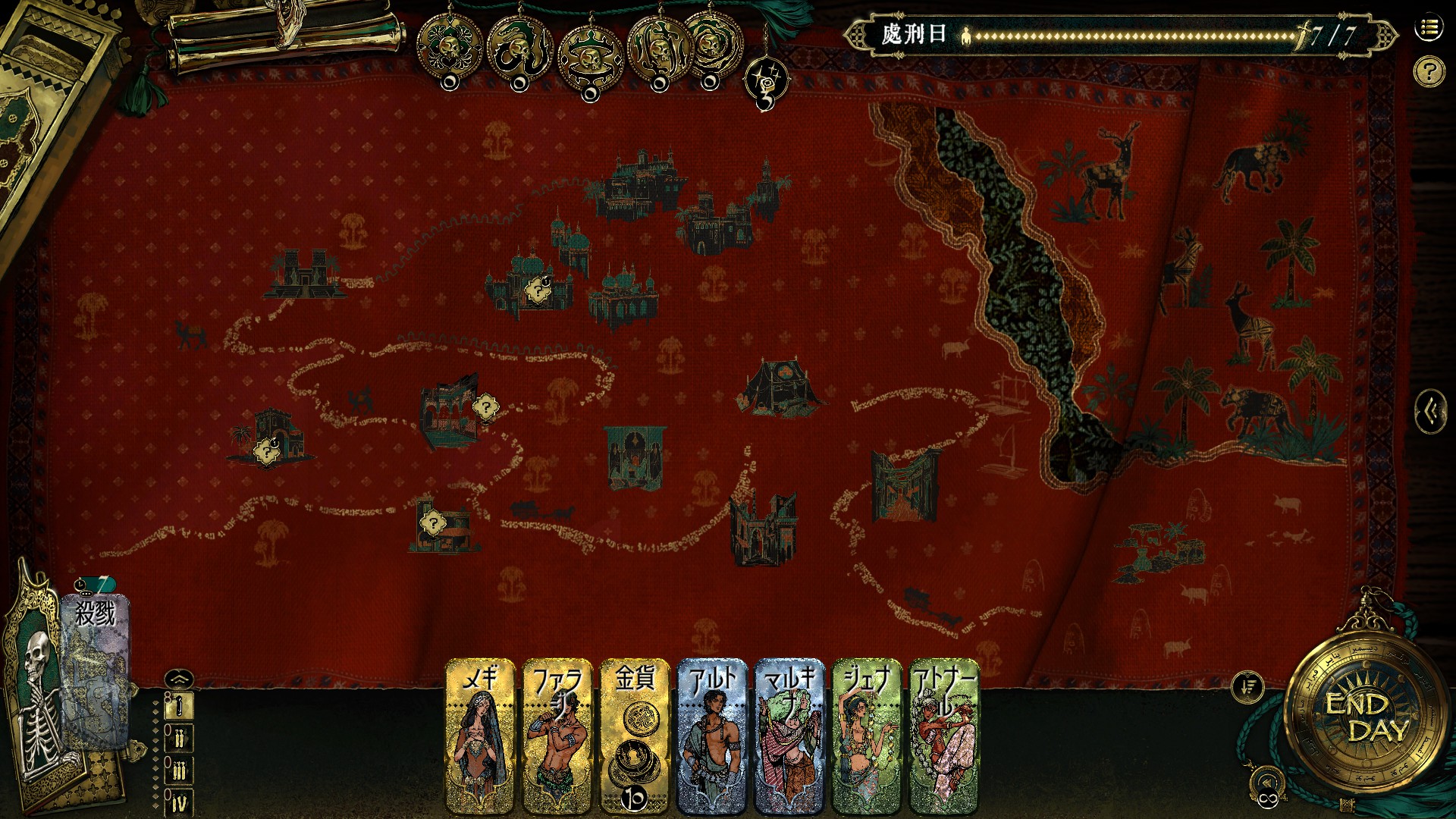
Task: Switch to card page III
Action: coord(179,770)
